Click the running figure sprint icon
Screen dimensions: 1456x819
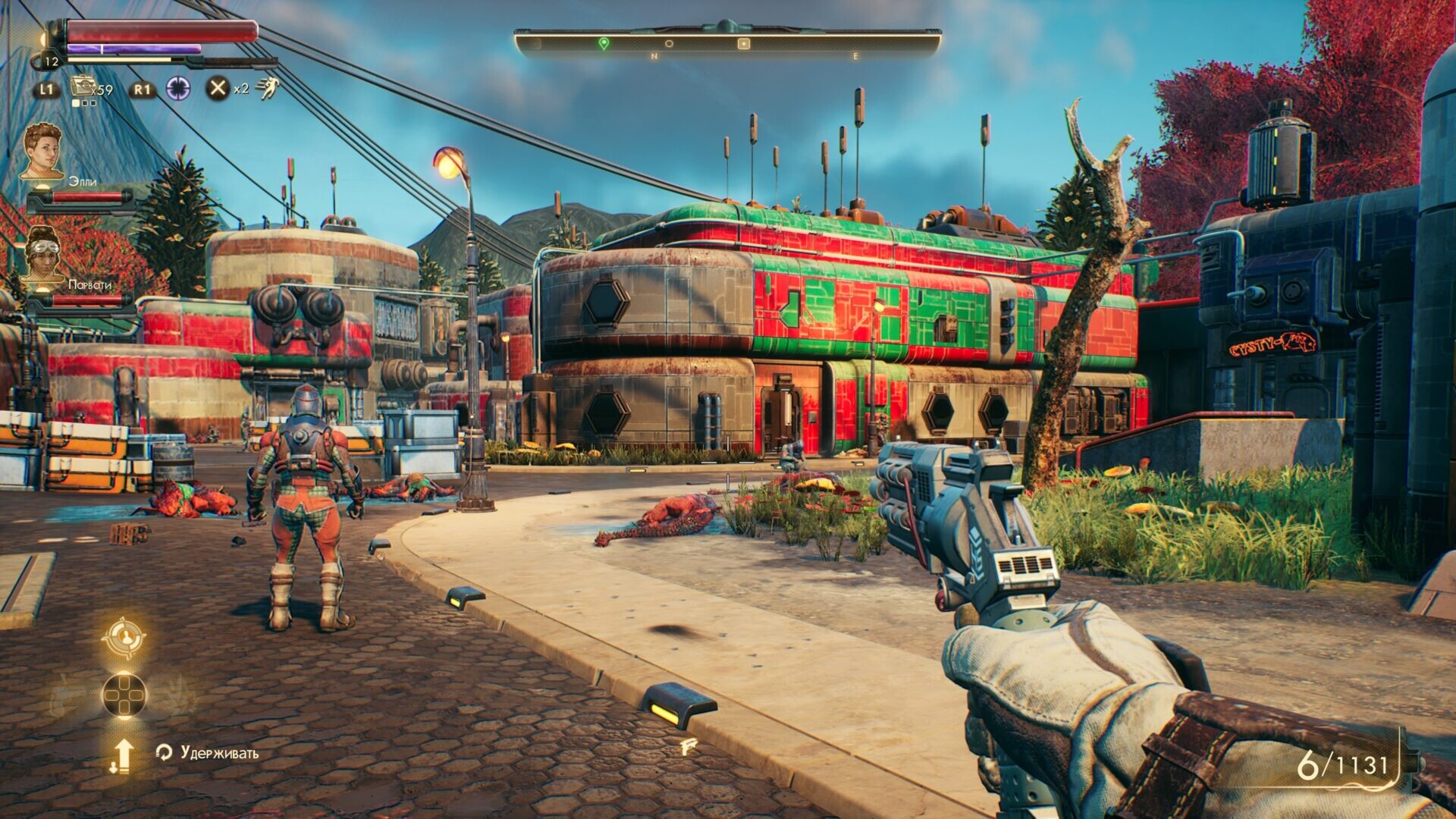point(267,89)
